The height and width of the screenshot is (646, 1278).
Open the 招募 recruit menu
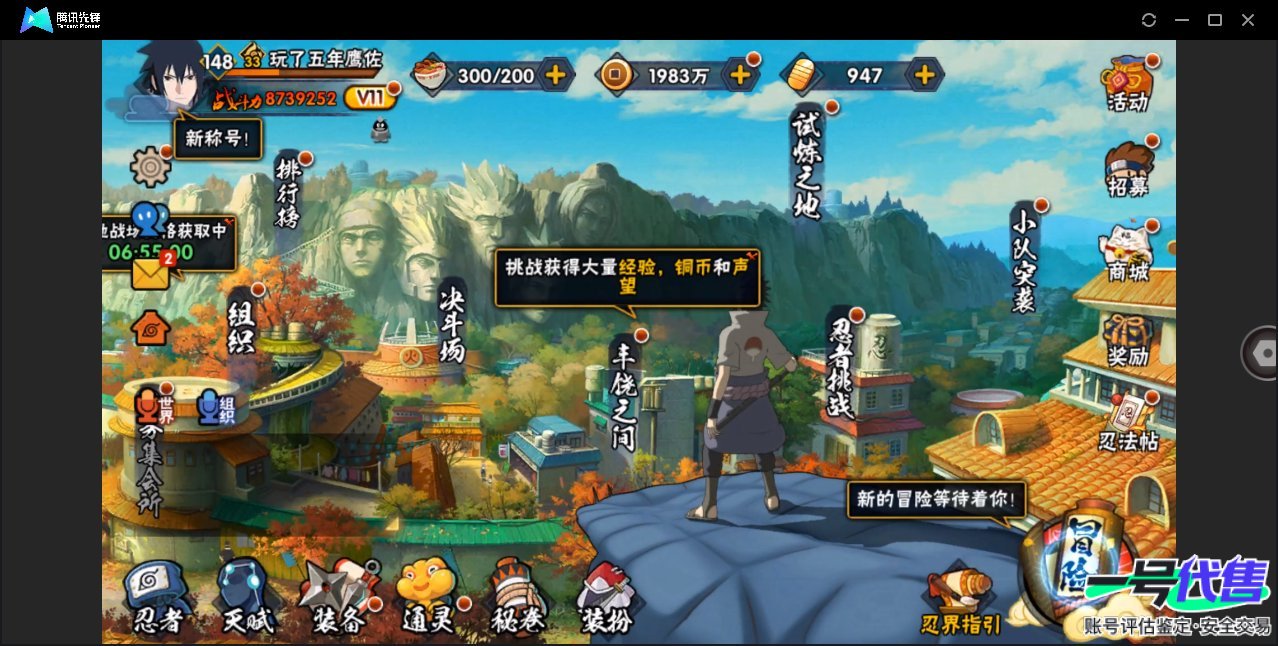[x=1128, y=169]
